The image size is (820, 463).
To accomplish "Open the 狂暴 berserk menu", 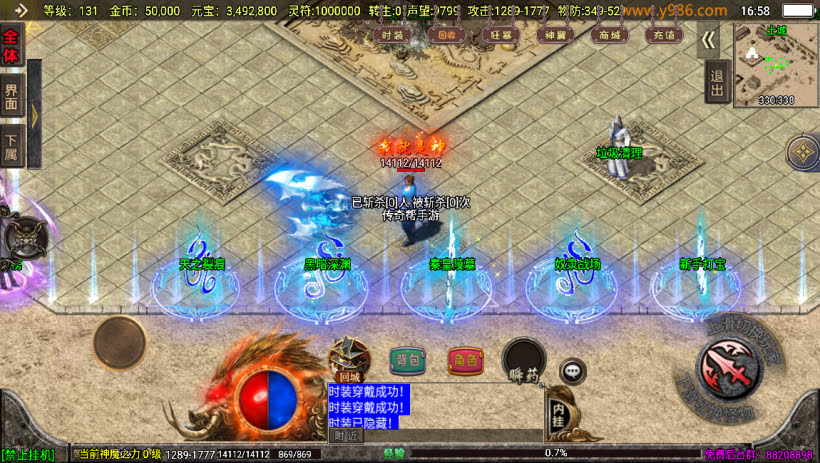I will click(499, 35).
